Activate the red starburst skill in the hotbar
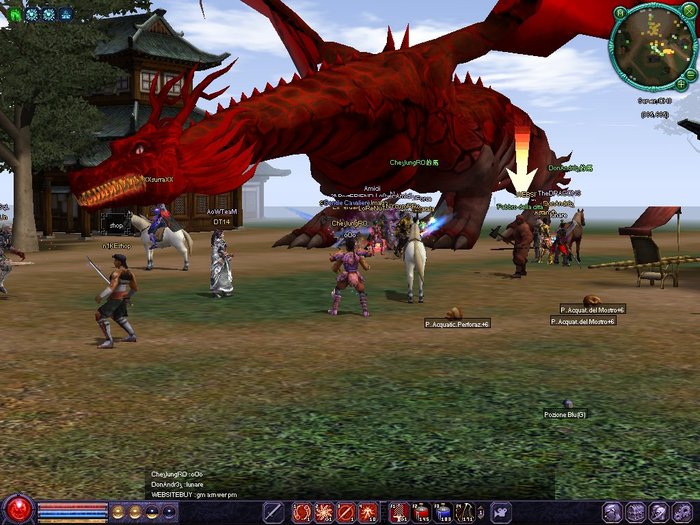This screenshot has width=700, height=525. click(x=324, y=512)
